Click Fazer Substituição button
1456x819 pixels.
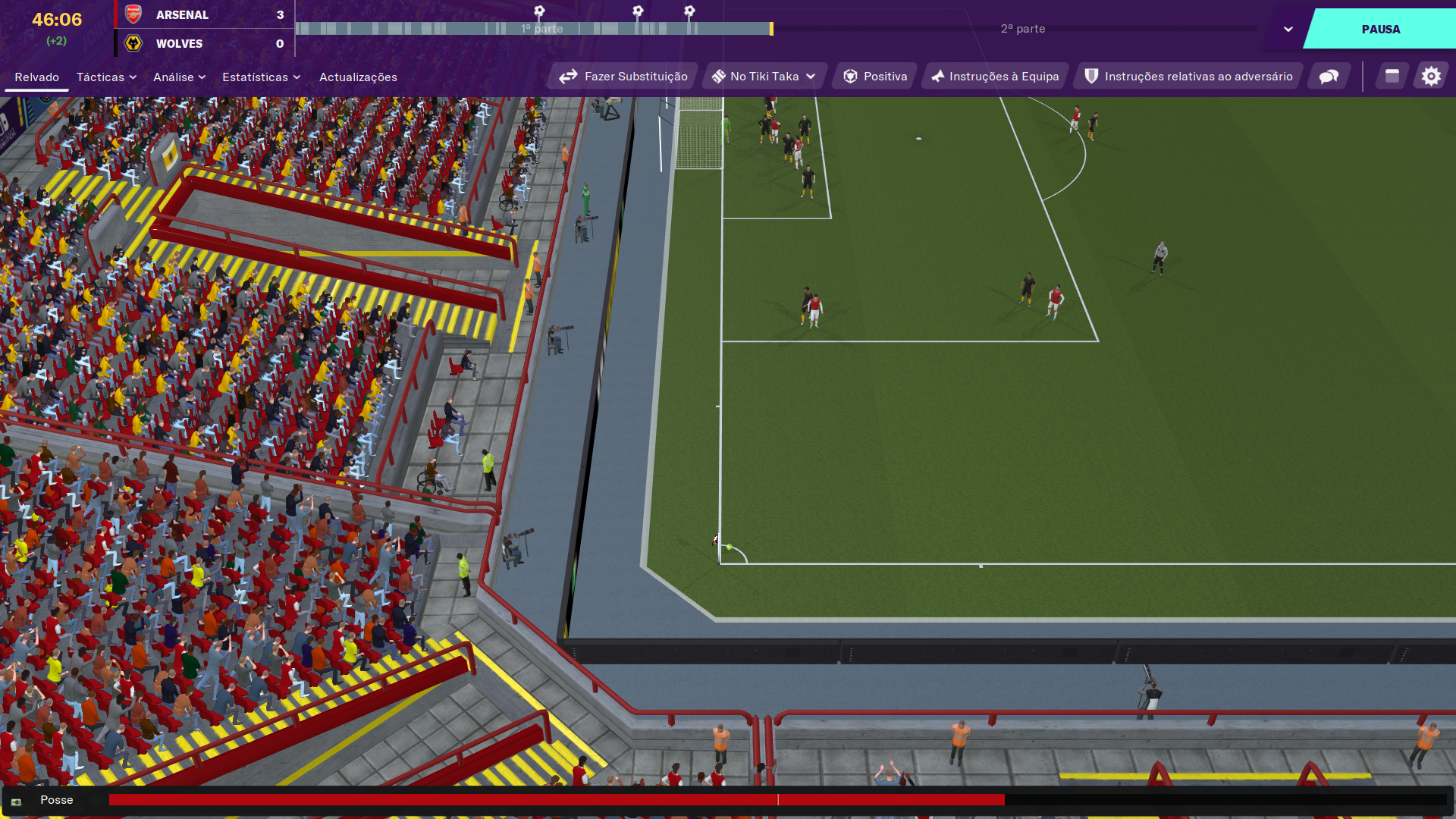click(623, 77)
